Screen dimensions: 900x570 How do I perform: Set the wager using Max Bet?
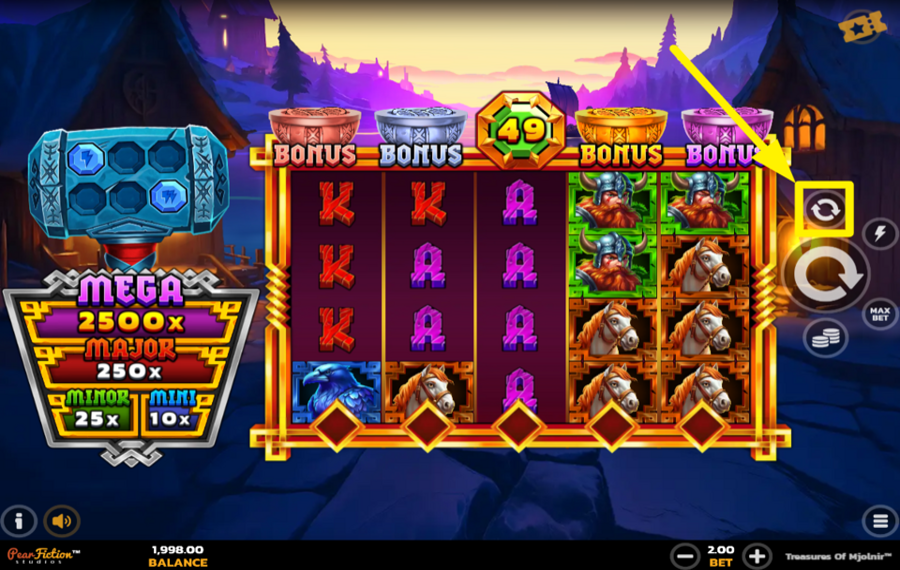pyautogui.click(x=879, y=313)
